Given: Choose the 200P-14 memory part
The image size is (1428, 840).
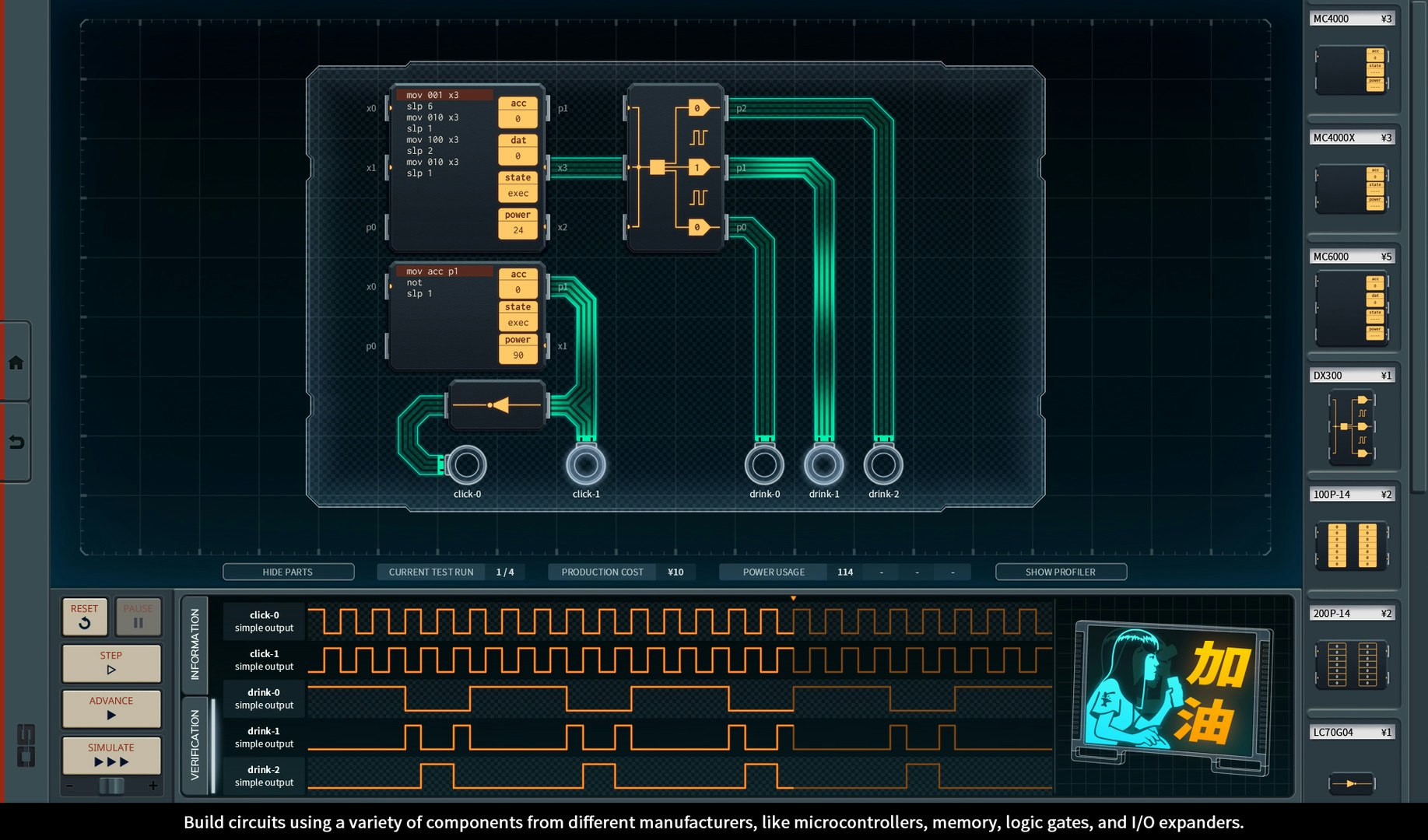Looking at the screenshot, I should point(1352,663).
